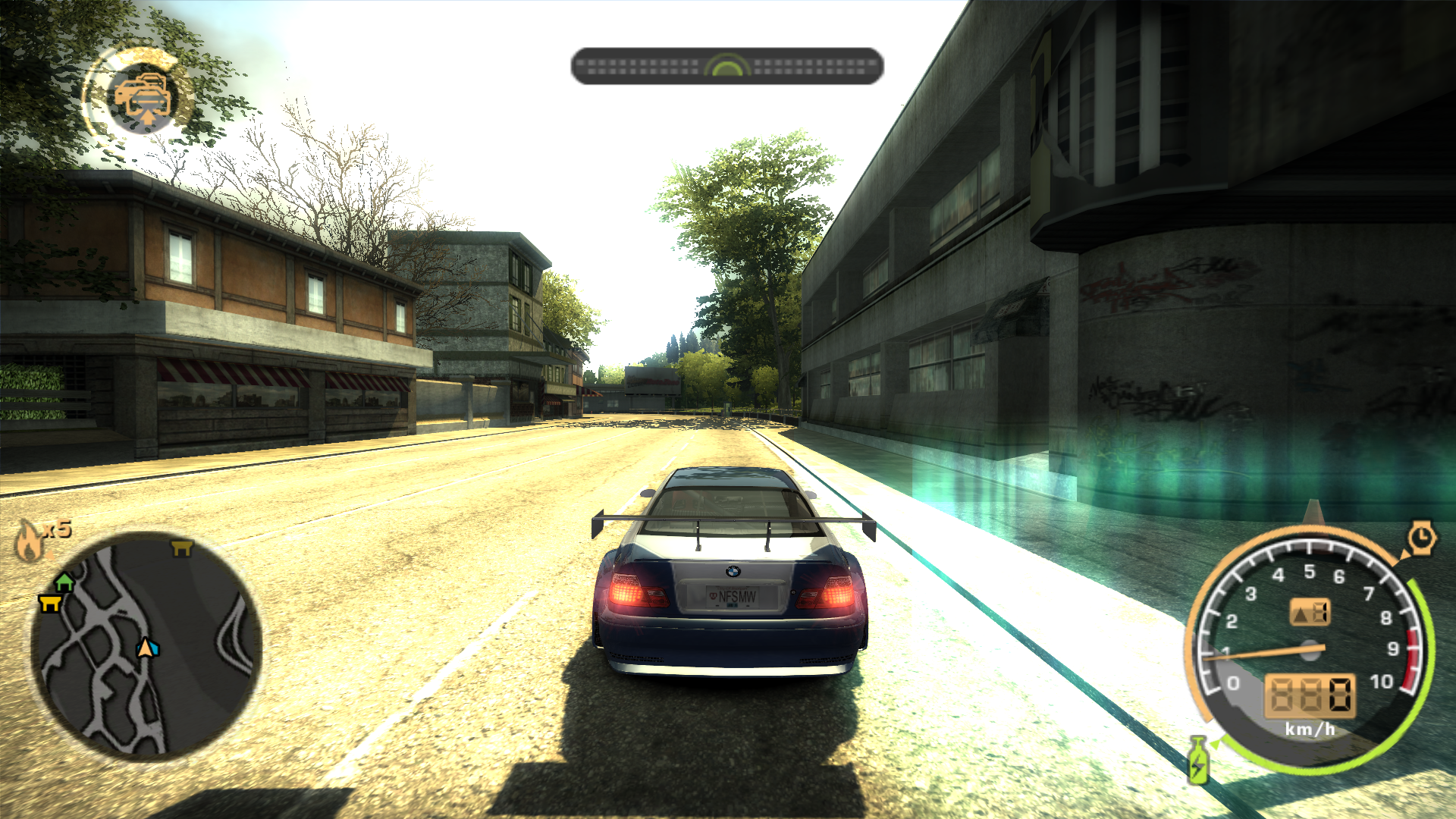Click the pursuit evade bar at top center

[x=726, y=66]
